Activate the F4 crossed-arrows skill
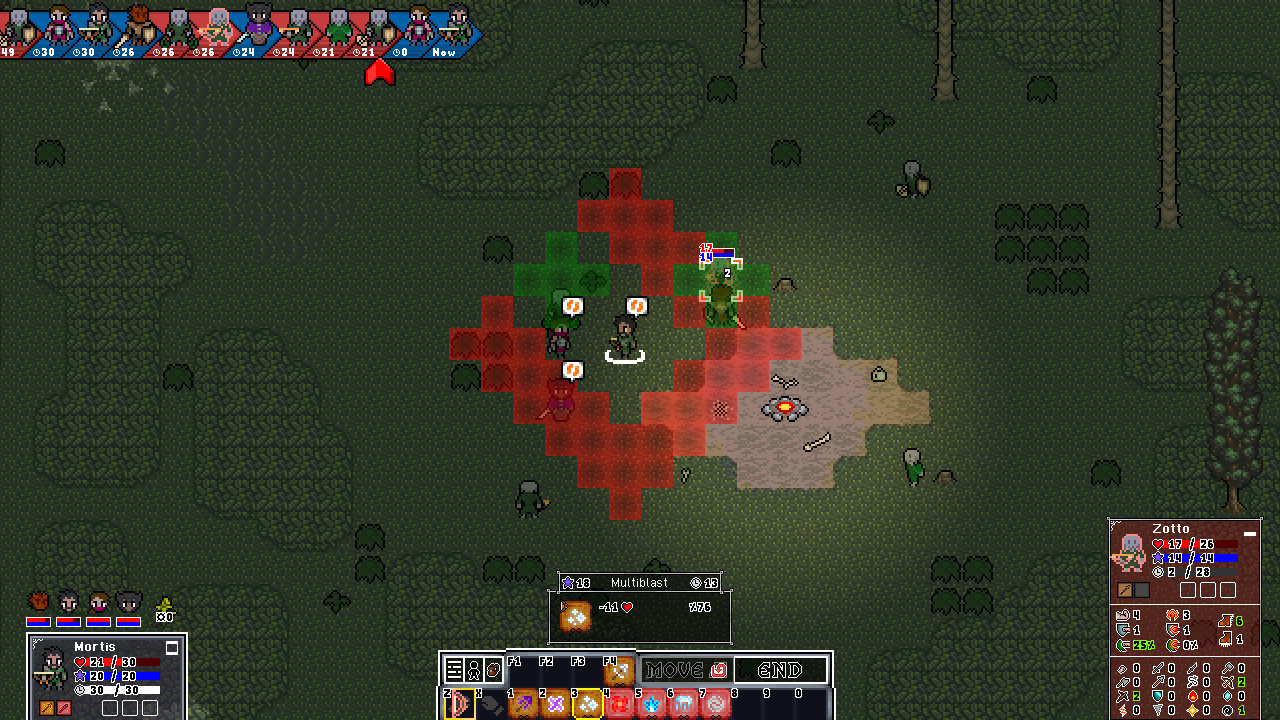1280x720 pixels. pos(619,671)
